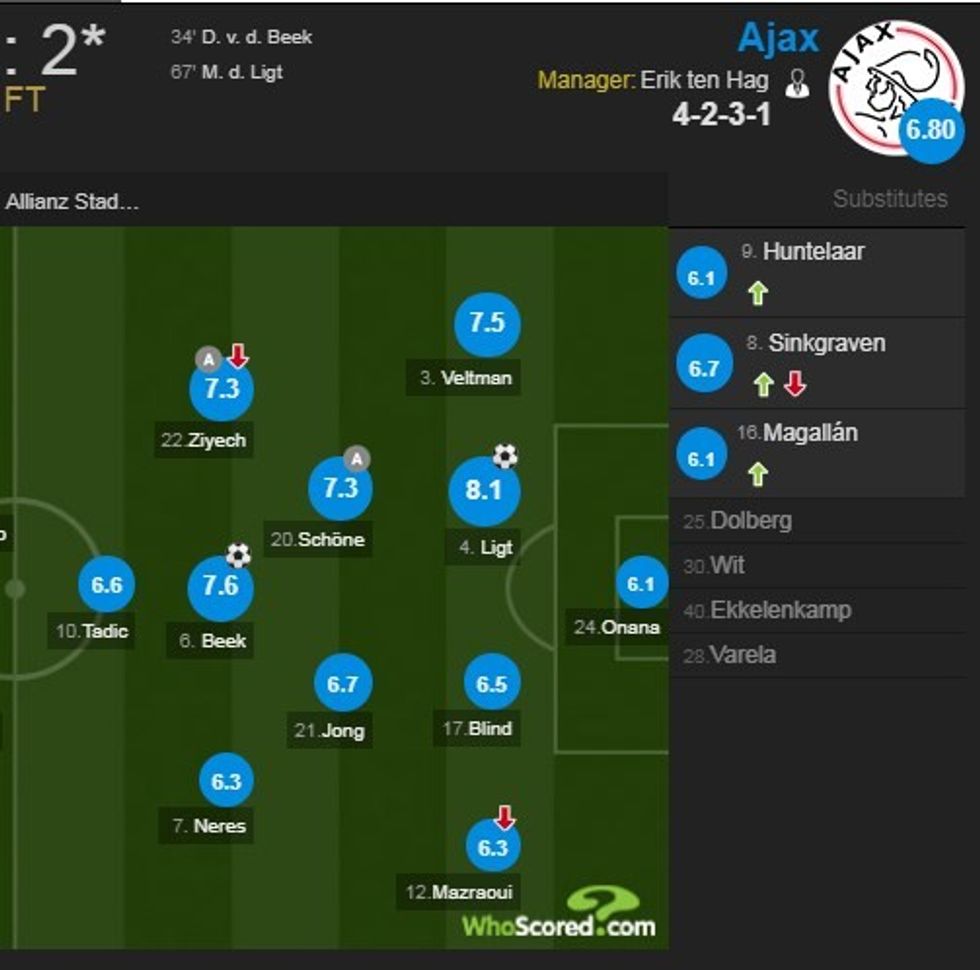This screenshot has height=970, width=980.
Task: Open the Ajax team name link
Action: tap(778, 38)
